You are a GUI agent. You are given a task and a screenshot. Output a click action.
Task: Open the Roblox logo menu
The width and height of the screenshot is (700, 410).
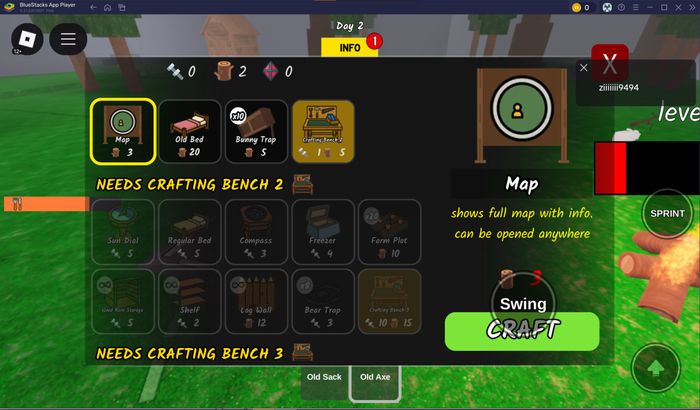[24, 39]
